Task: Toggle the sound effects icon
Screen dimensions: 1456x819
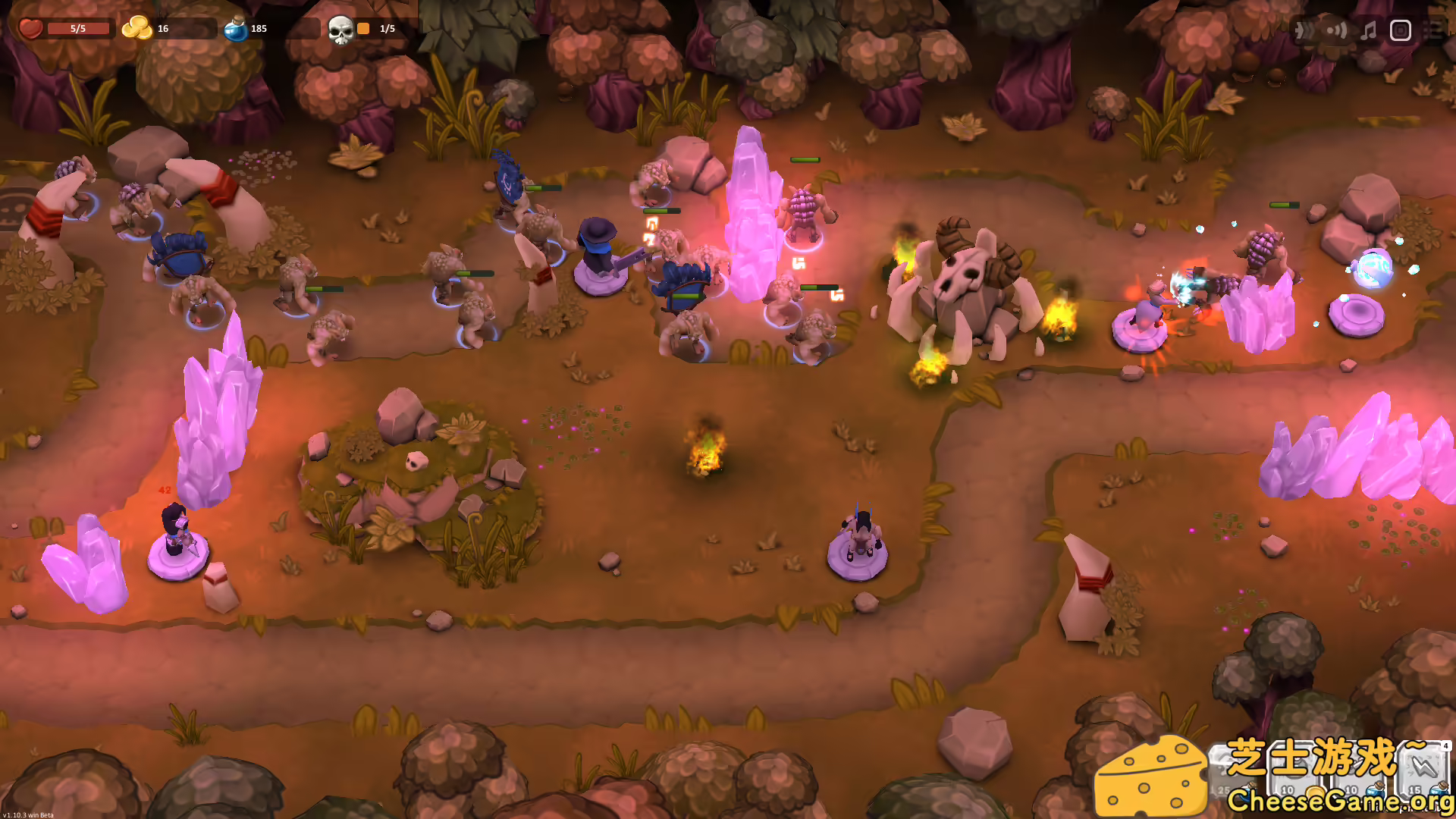Action: pos(1337,30)
